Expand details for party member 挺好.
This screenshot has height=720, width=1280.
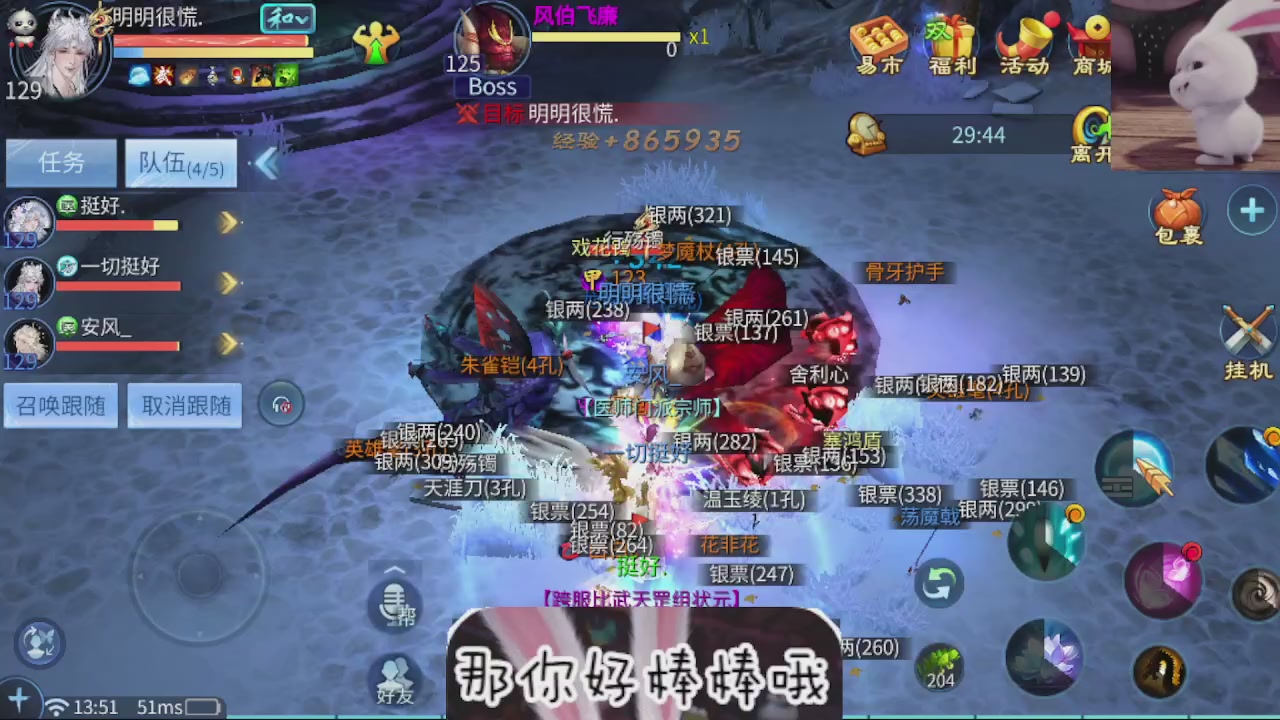click(x=228, y=222)
